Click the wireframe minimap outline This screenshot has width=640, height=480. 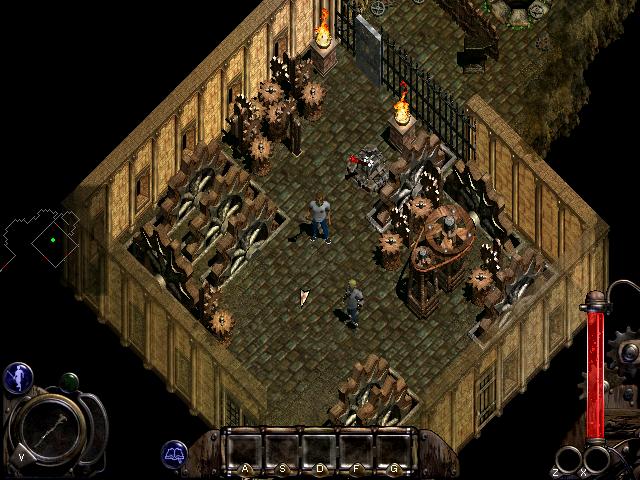click(40, 238)
